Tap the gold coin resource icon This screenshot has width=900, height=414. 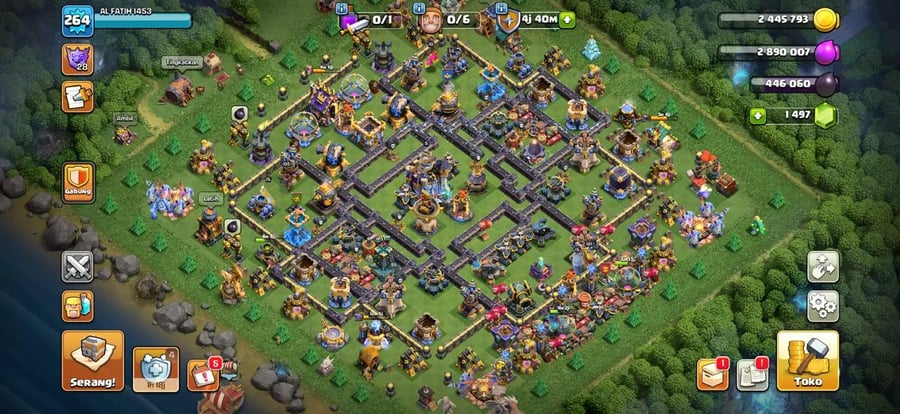tap(825, 19)
